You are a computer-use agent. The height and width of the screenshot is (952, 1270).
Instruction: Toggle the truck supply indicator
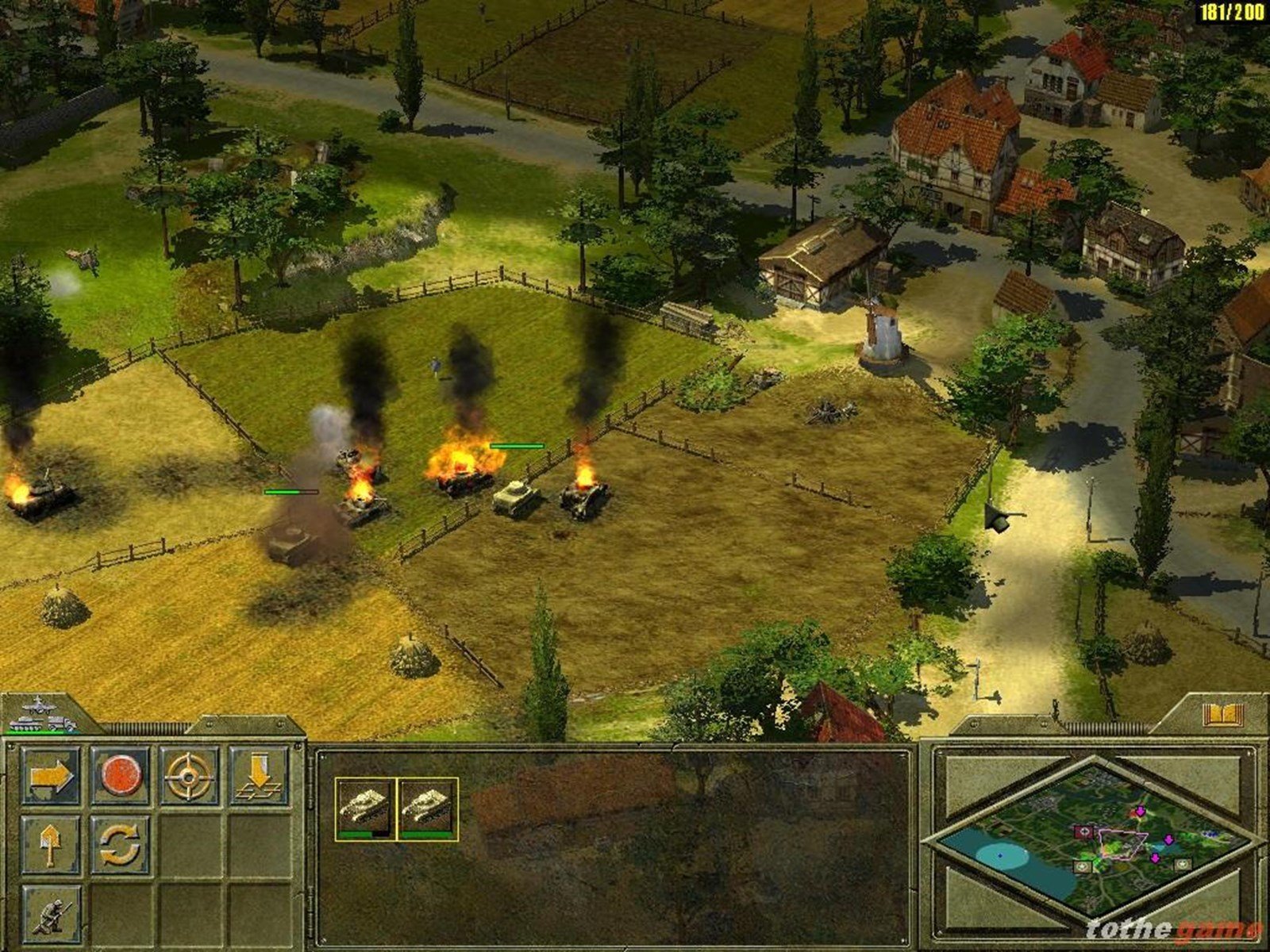point(60,724)
